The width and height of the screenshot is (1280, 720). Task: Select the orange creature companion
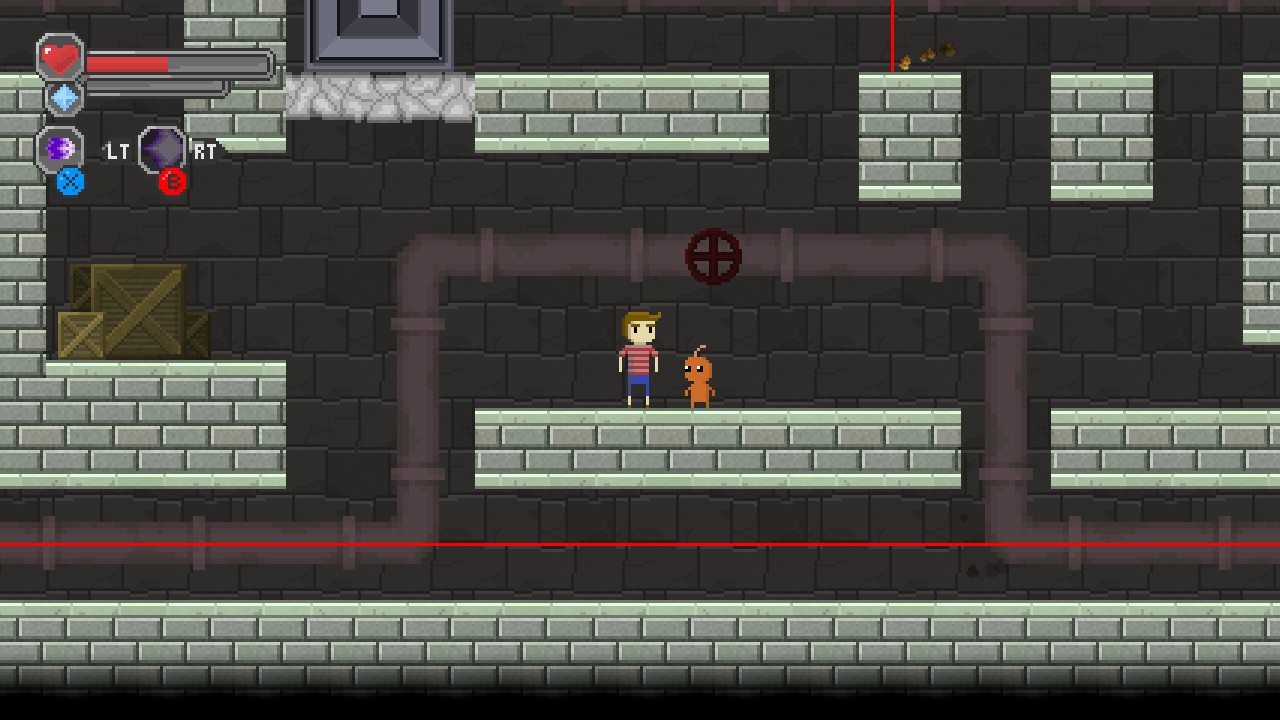[700, 377]
